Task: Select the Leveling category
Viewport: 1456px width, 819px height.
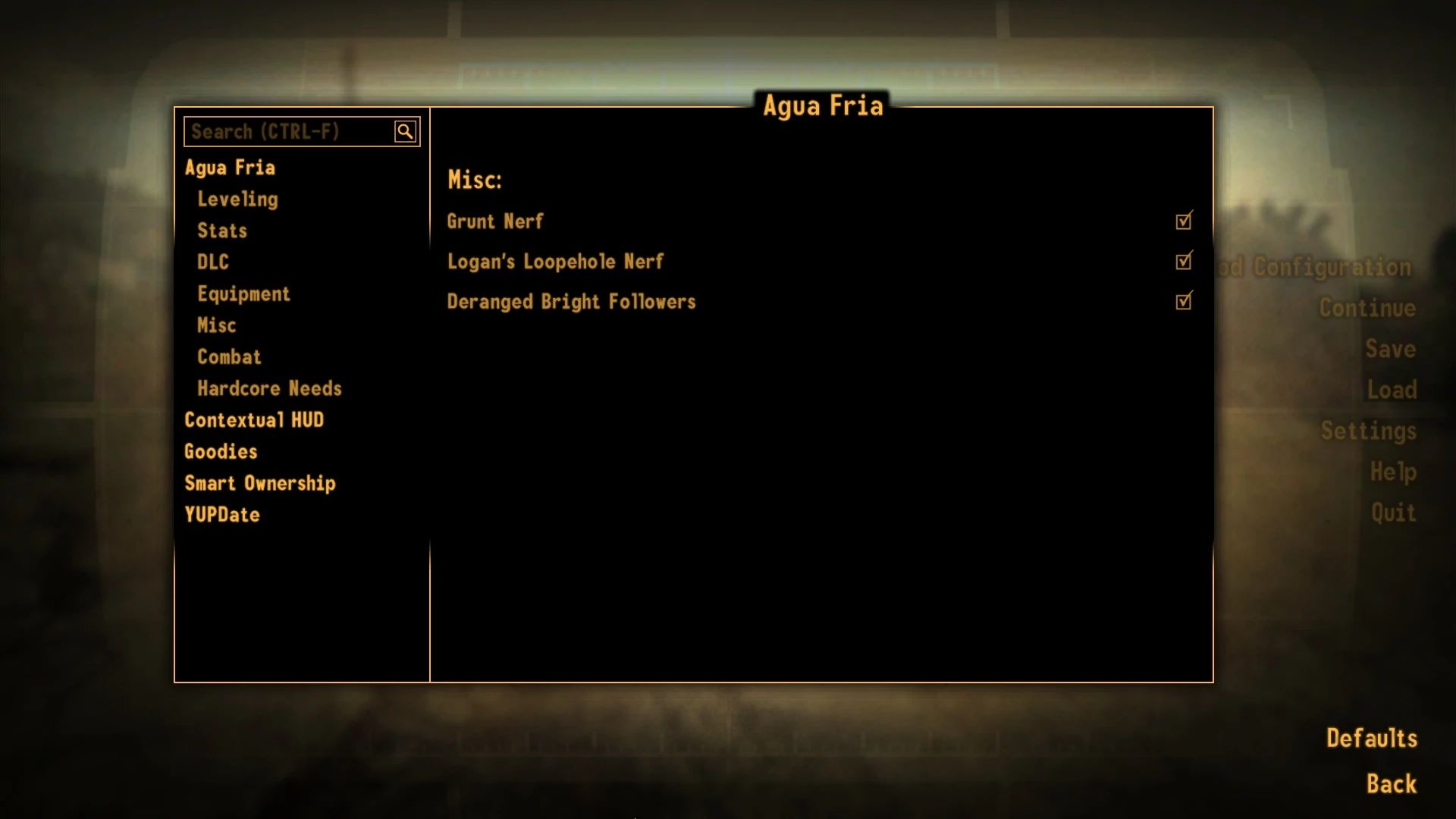Action: coord(237,199)
